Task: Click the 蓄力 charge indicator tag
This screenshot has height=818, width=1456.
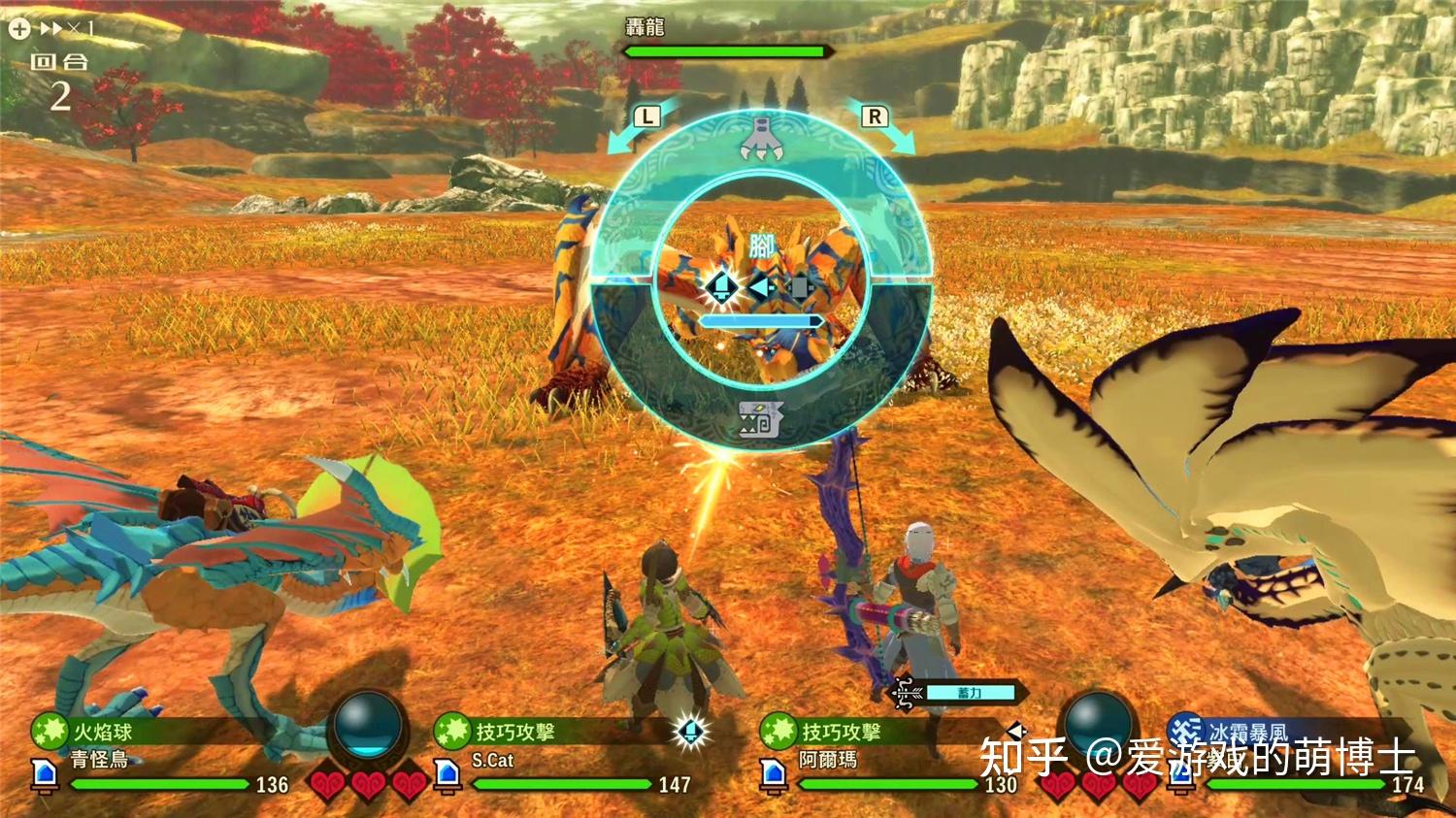Action: click(969, 693)
